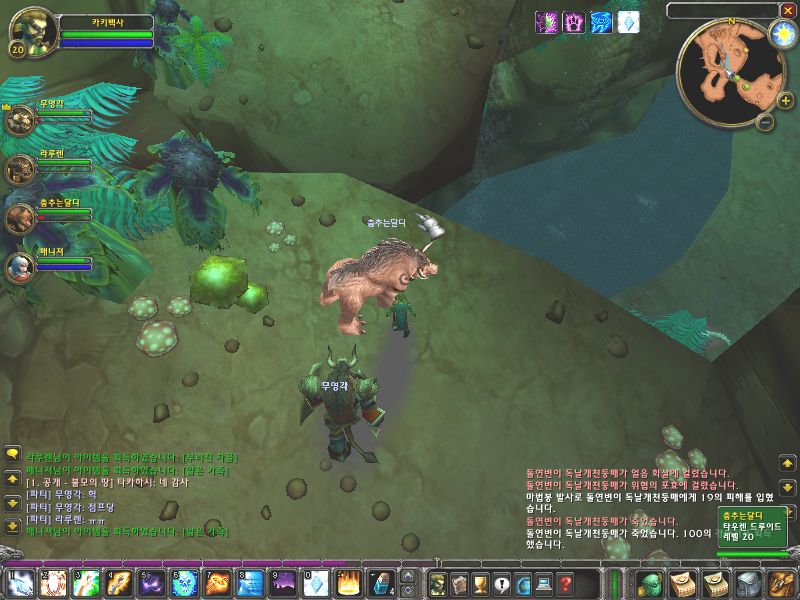
Task: Zoom in the minimap with plus button
Action: click(785, 100)
